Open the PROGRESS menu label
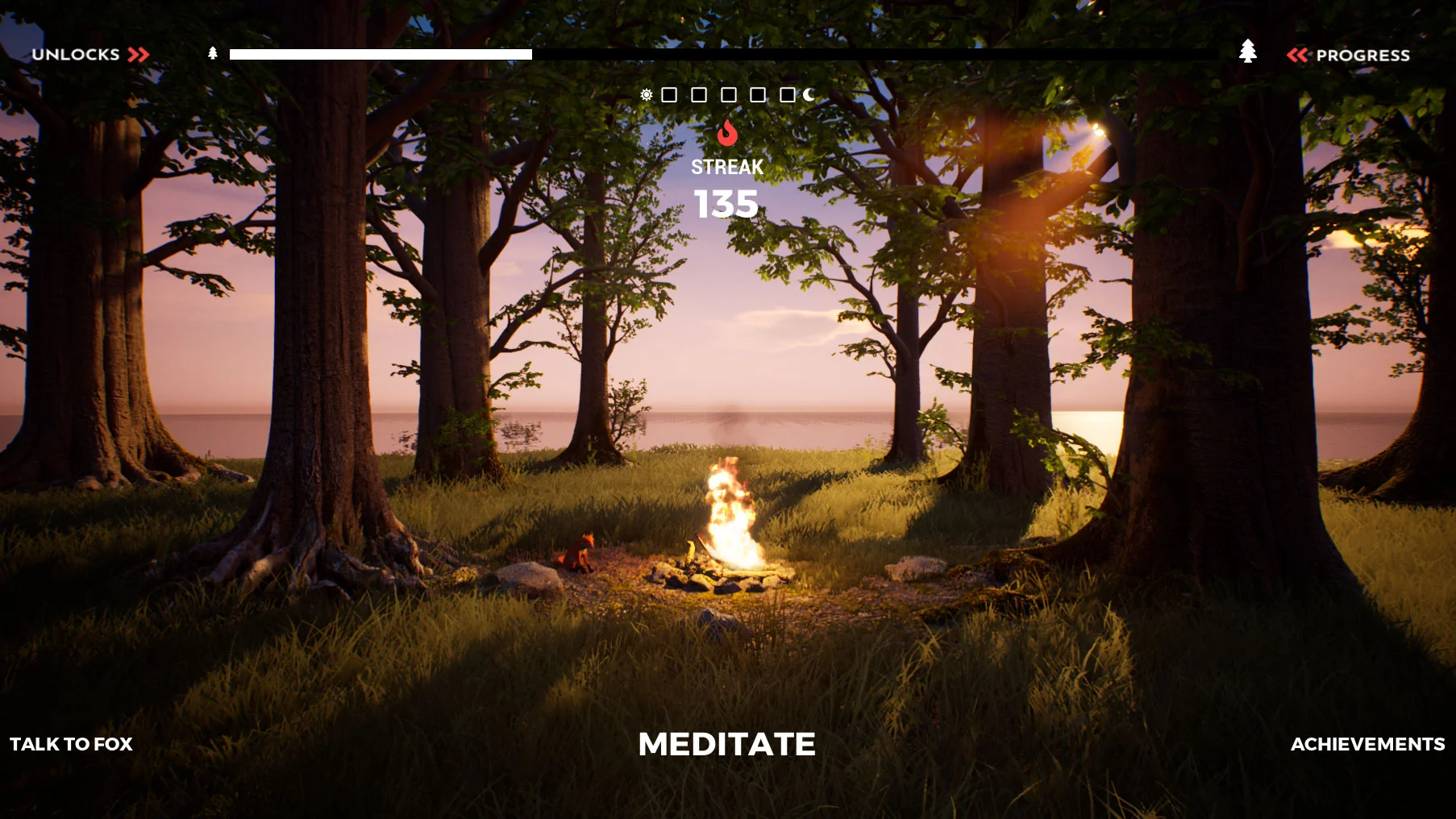Viewport: 1456px width, 819px height. tap(1362, 55)
